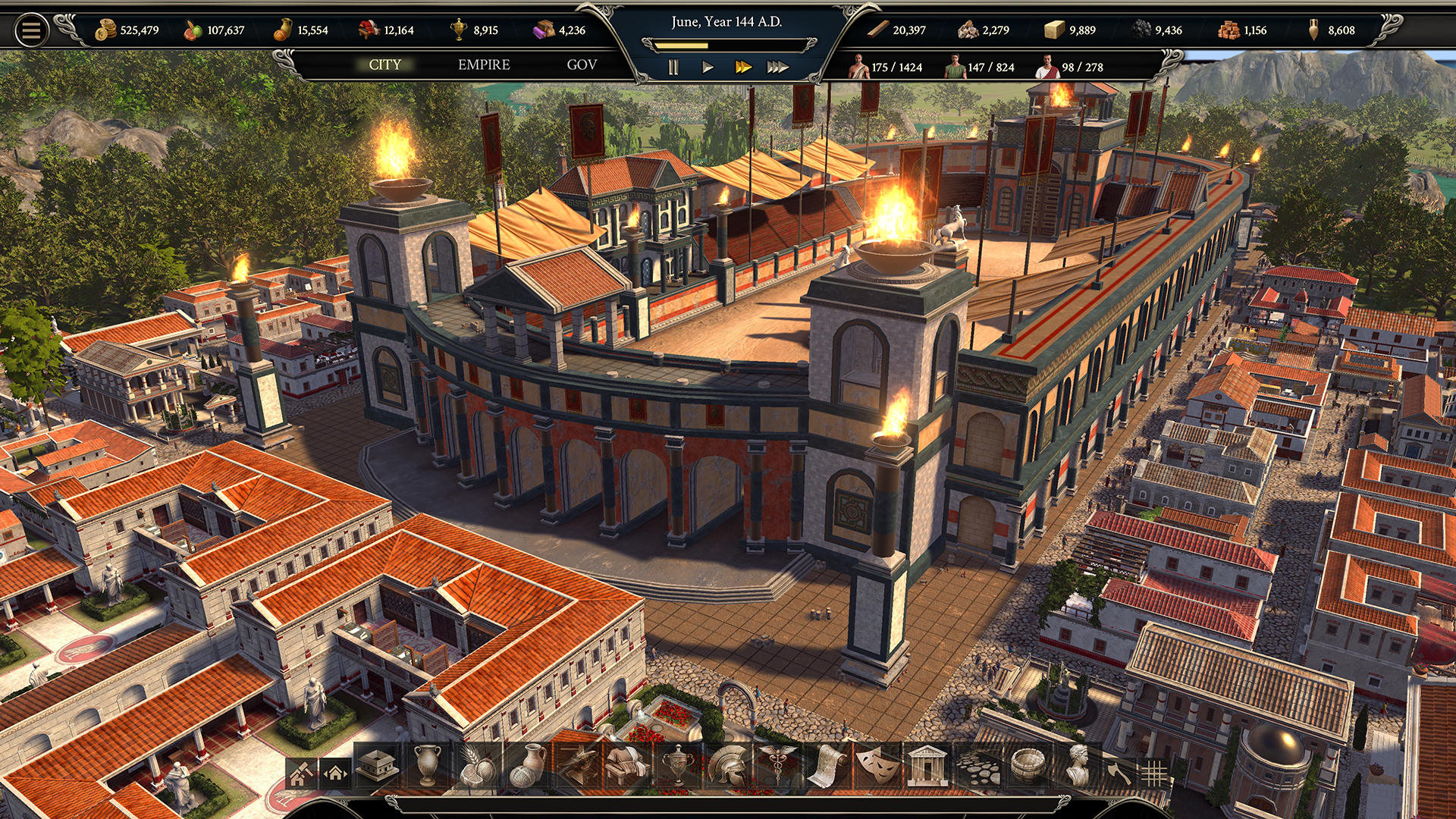This screenshot has height=819, width=1456.
Task: Pause the game simulation
Action: point(672,67)
